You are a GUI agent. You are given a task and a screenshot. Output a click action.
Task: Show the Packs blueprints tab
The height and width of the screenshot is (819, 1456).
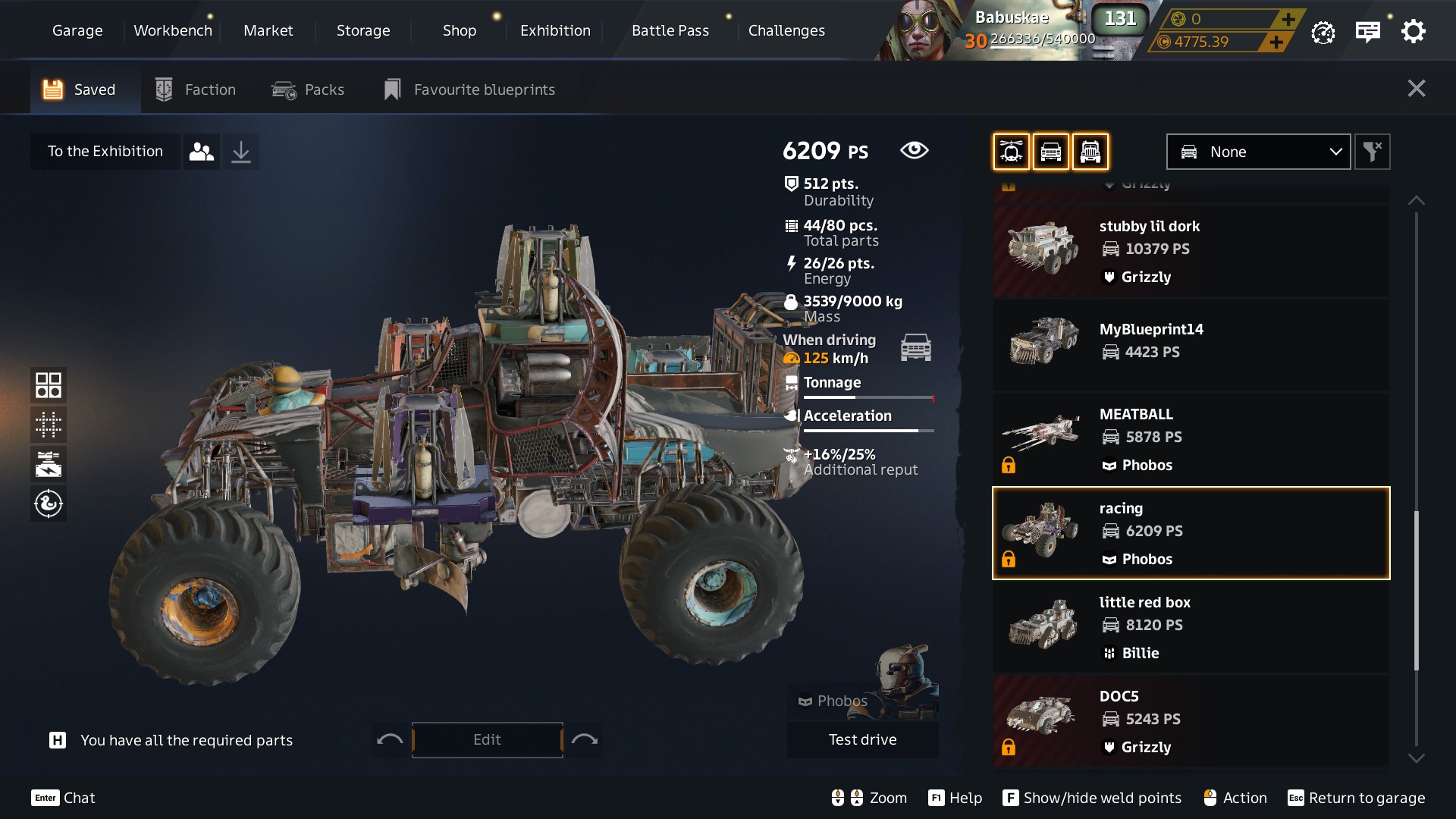[x=308, y=89]
